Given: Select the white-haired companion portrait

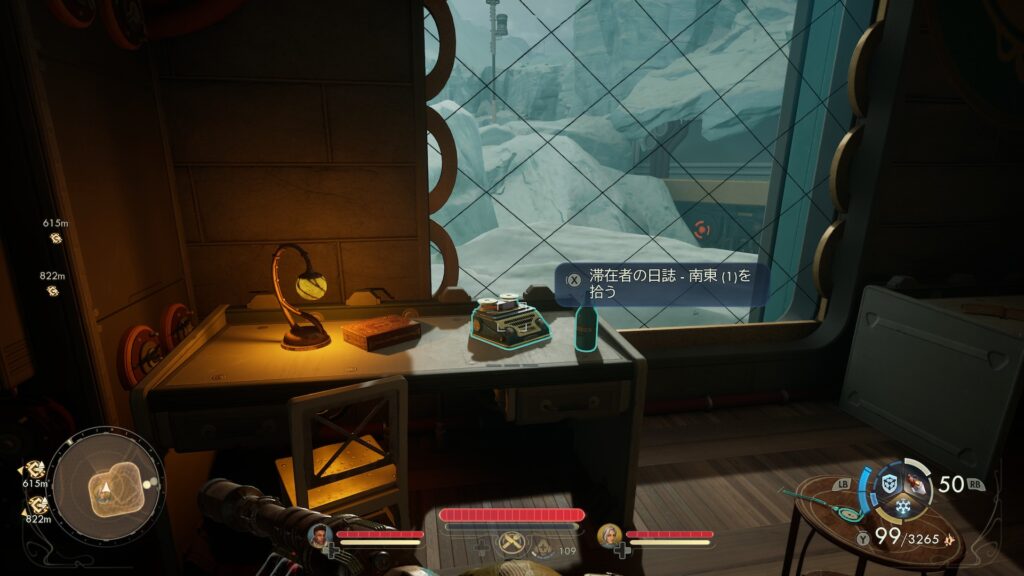Looking at the screenshot, I should [609, 535].
